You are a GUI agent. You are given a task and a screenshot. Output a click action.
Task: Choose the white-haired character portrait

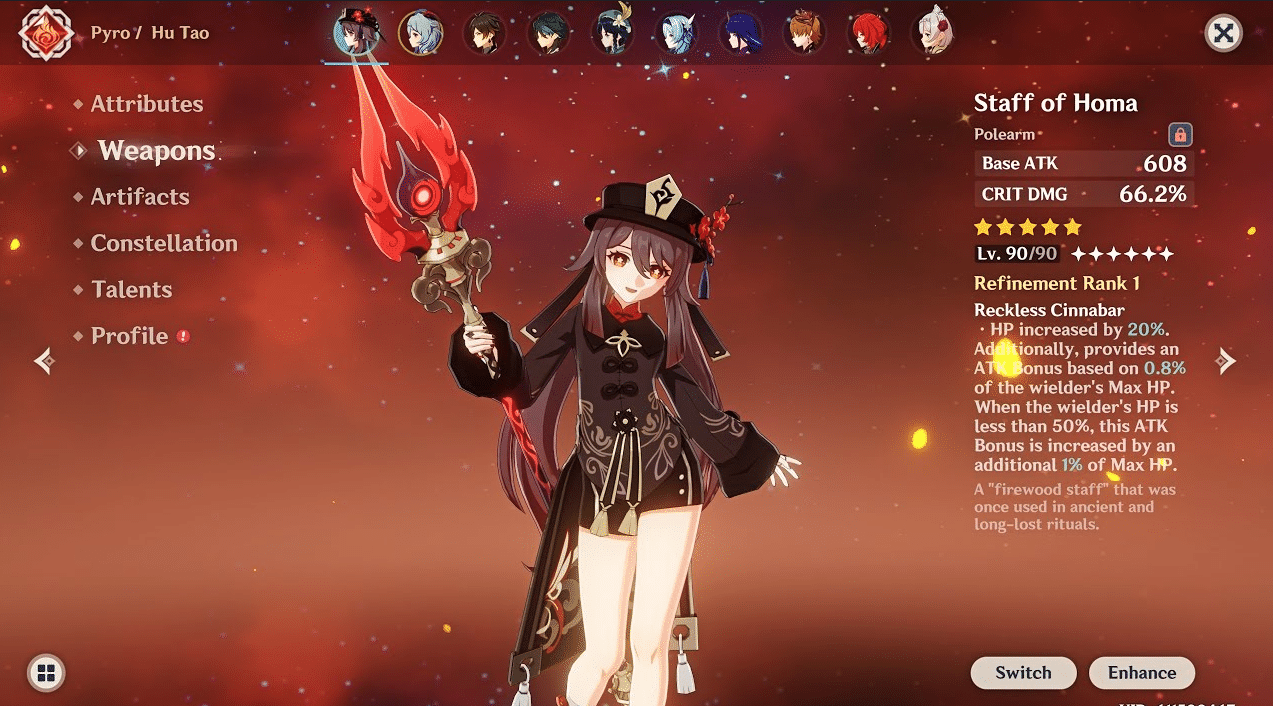point(932,33)
